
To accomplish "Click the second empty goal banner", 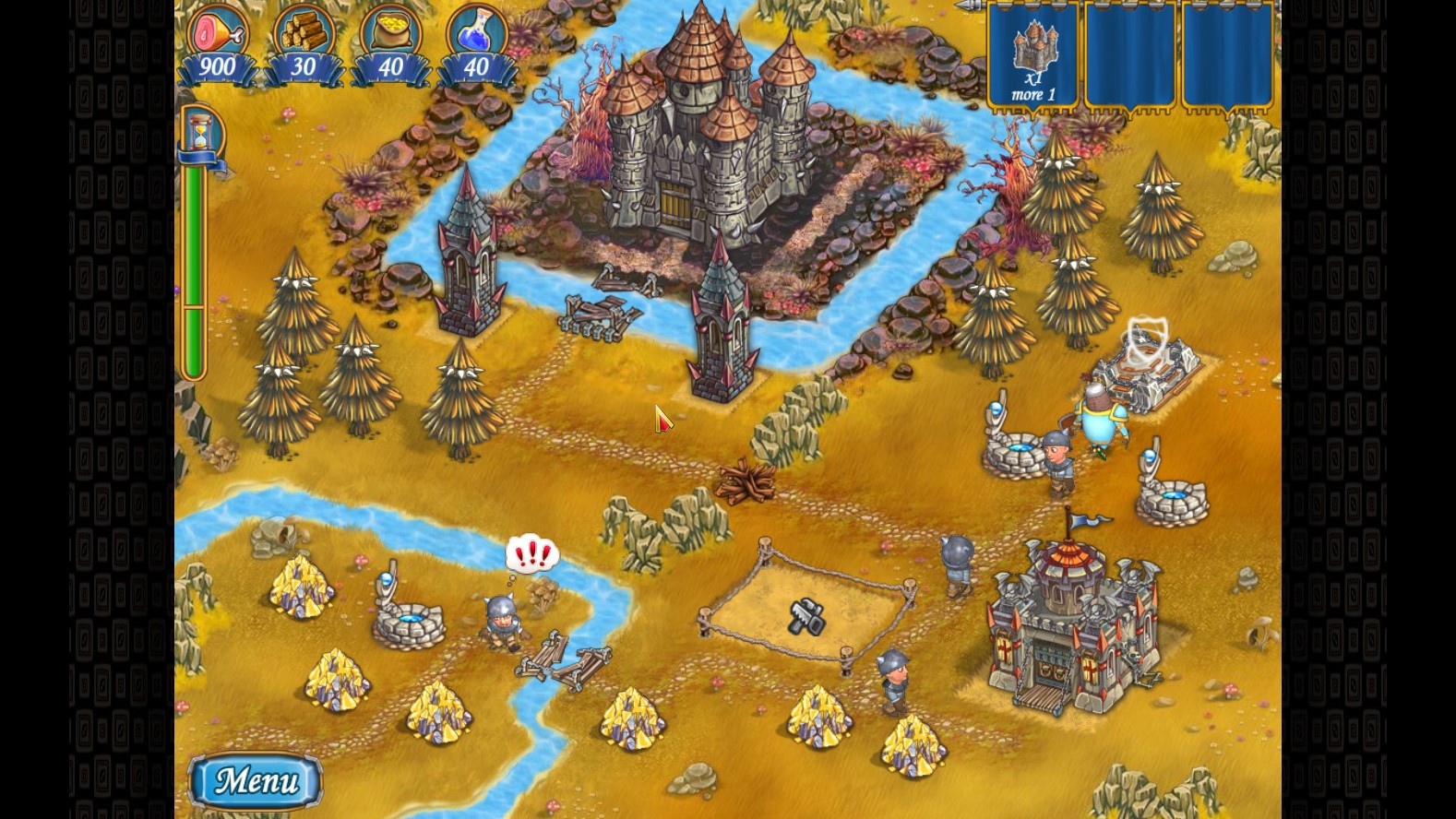I will coord(1130,55).
